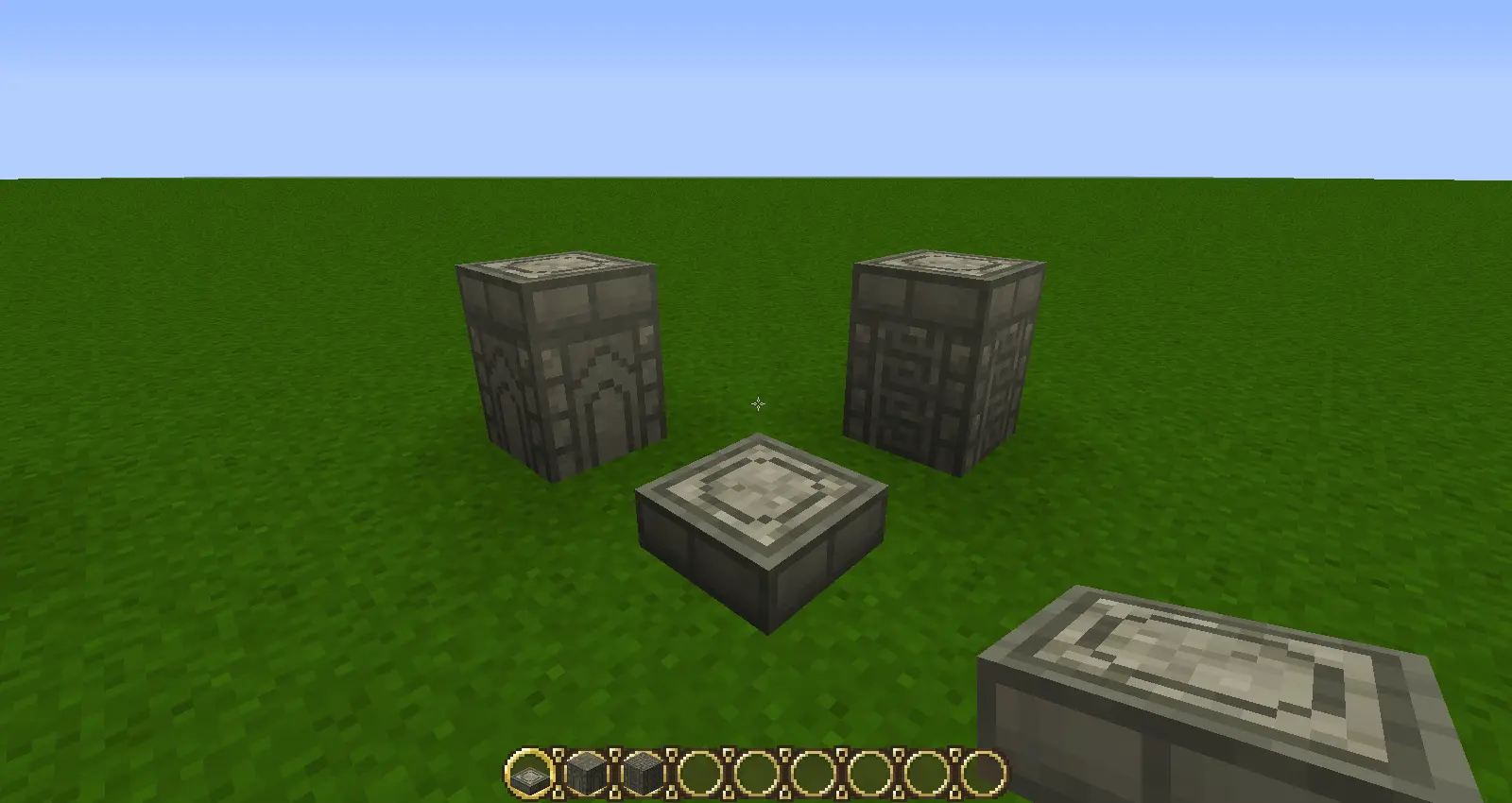This screenshot has height=803, width=1512.
Task: Click the empty eighth hotbar slot
Action: pos(924,775)
